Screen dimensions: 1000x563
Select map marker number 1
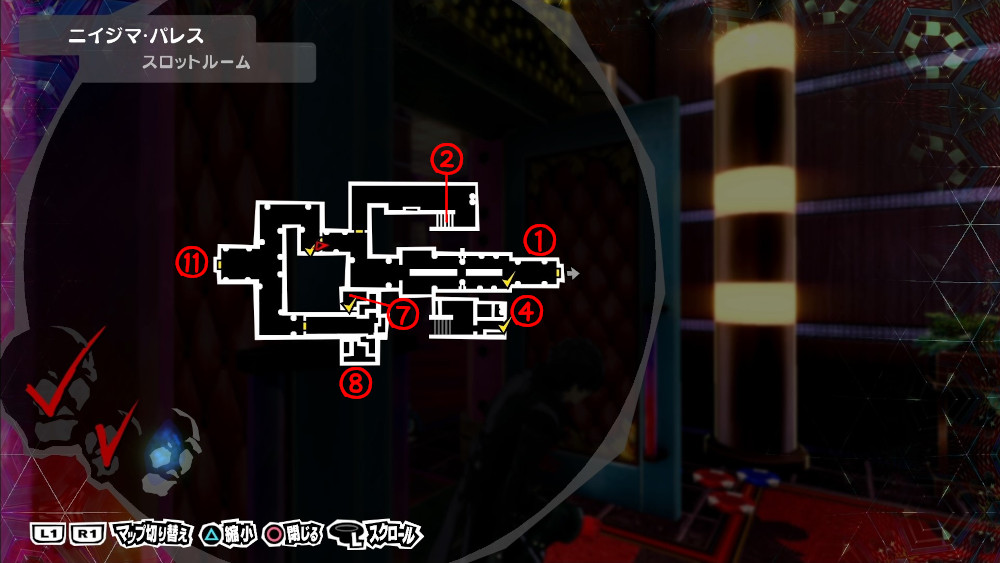pos(539,240)
